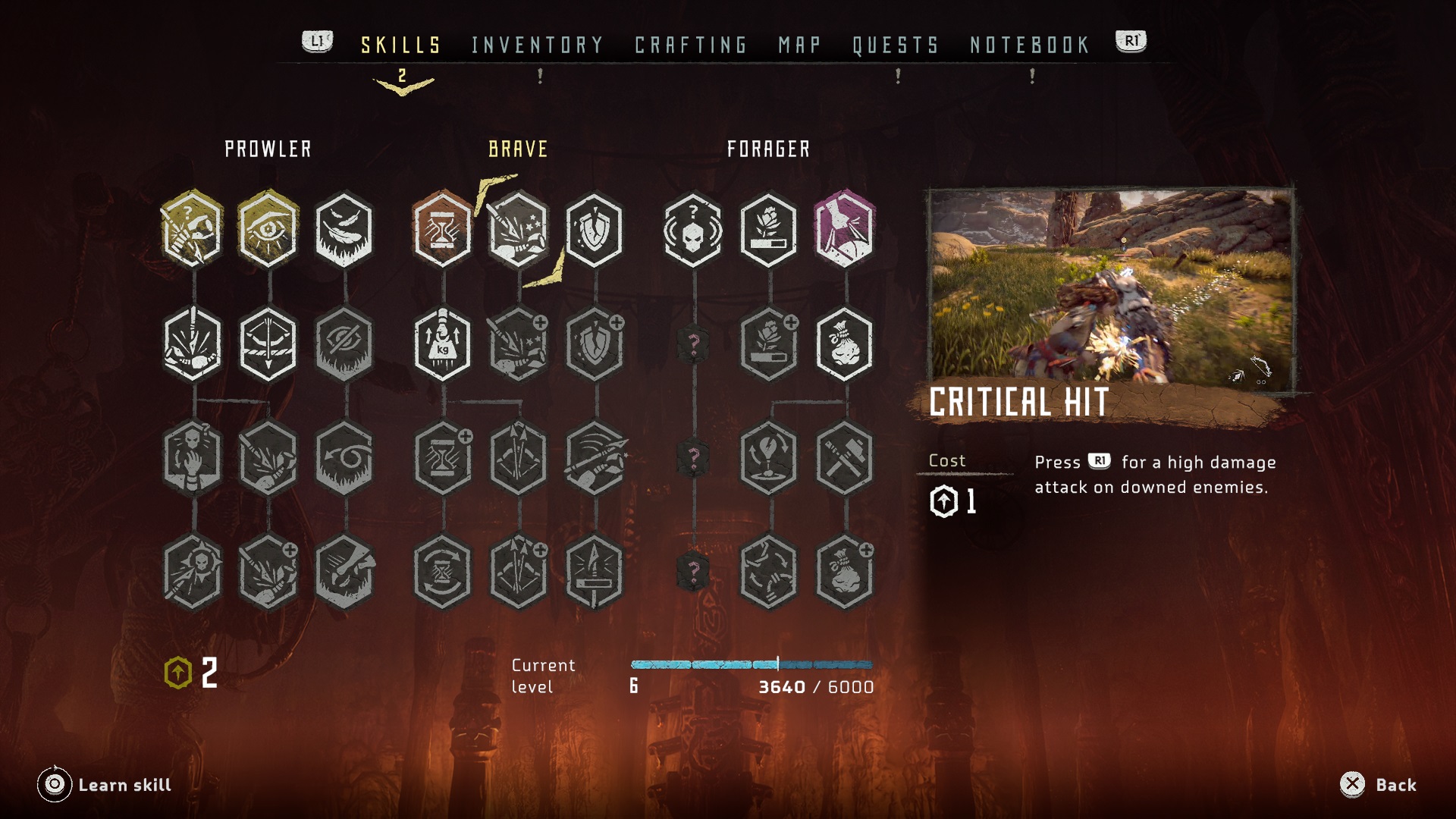
Task: Pick the purple hexagon Forager skill
Action: 845,229
